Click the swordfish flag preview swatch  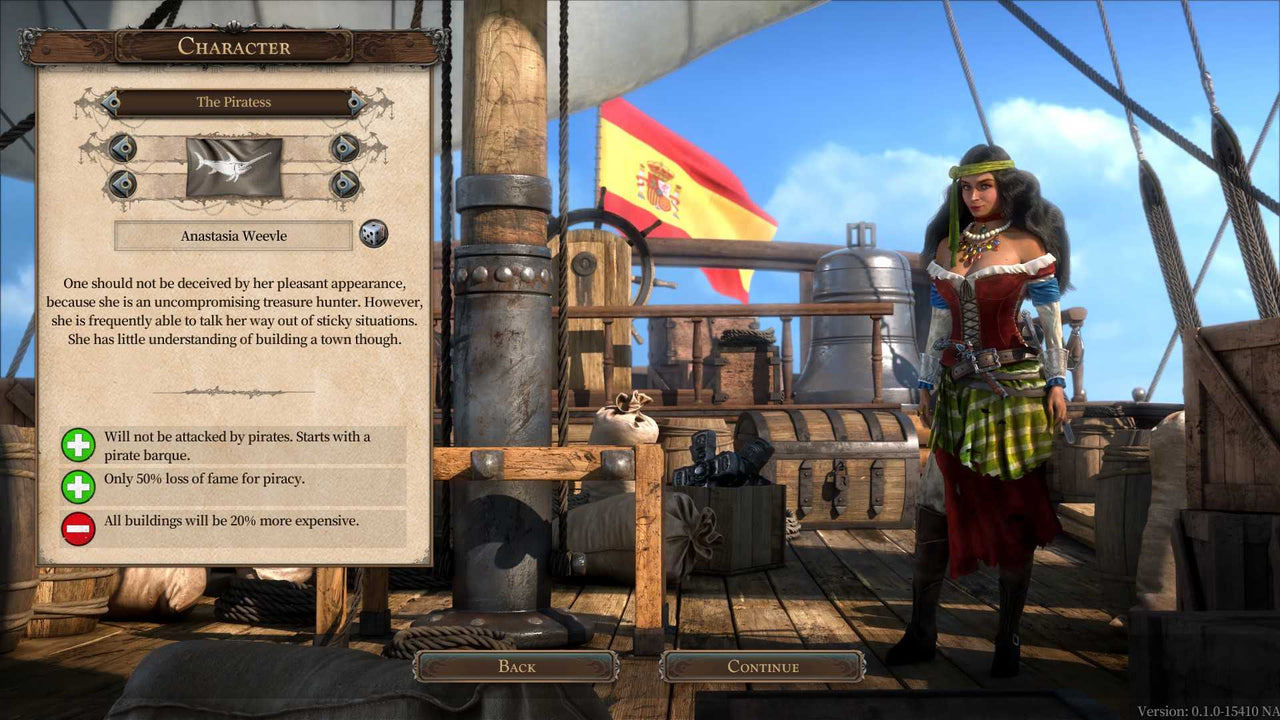click(x=234, y=167)
